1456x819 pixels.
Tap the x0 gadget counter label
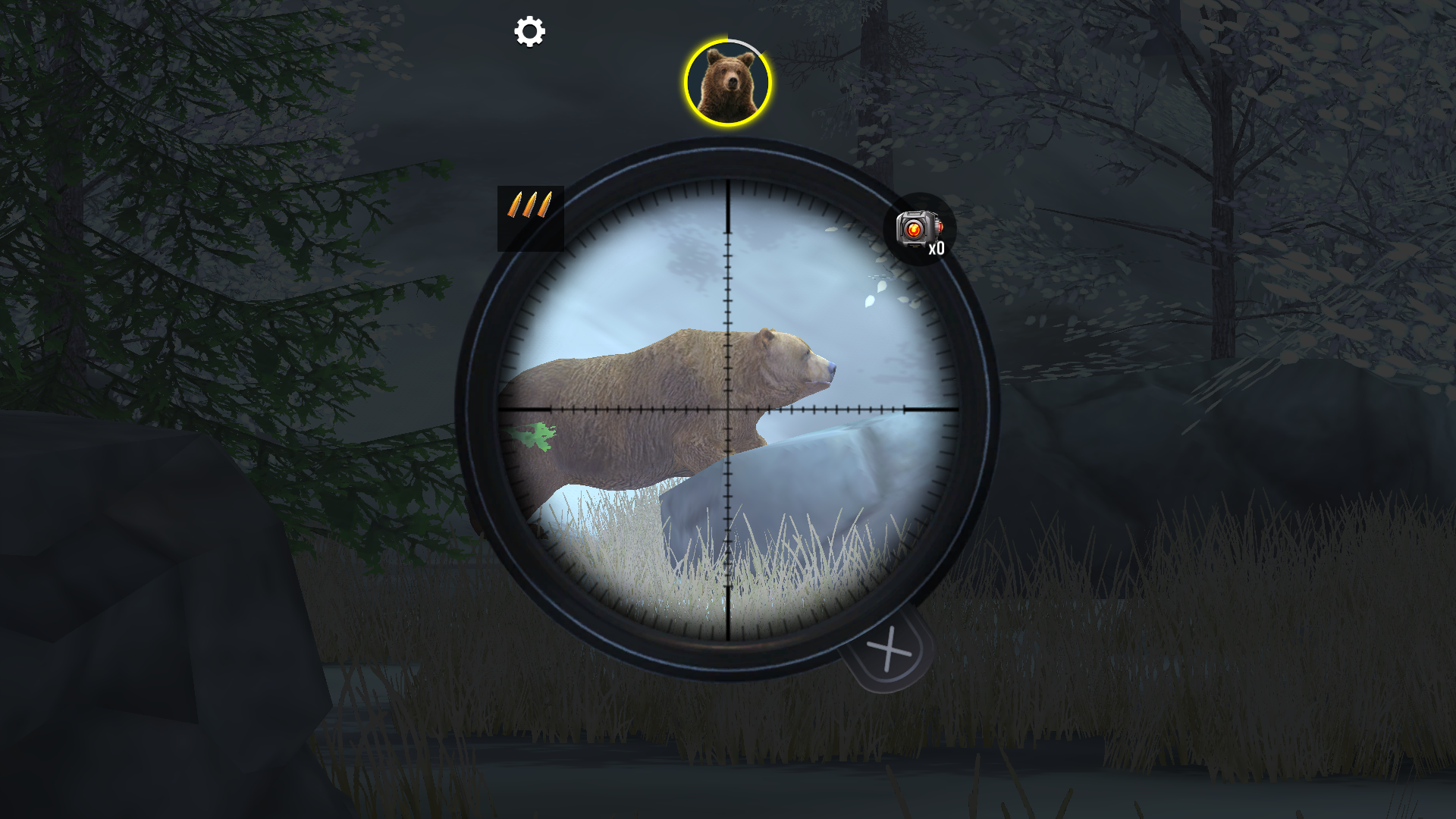pos(937,249)
